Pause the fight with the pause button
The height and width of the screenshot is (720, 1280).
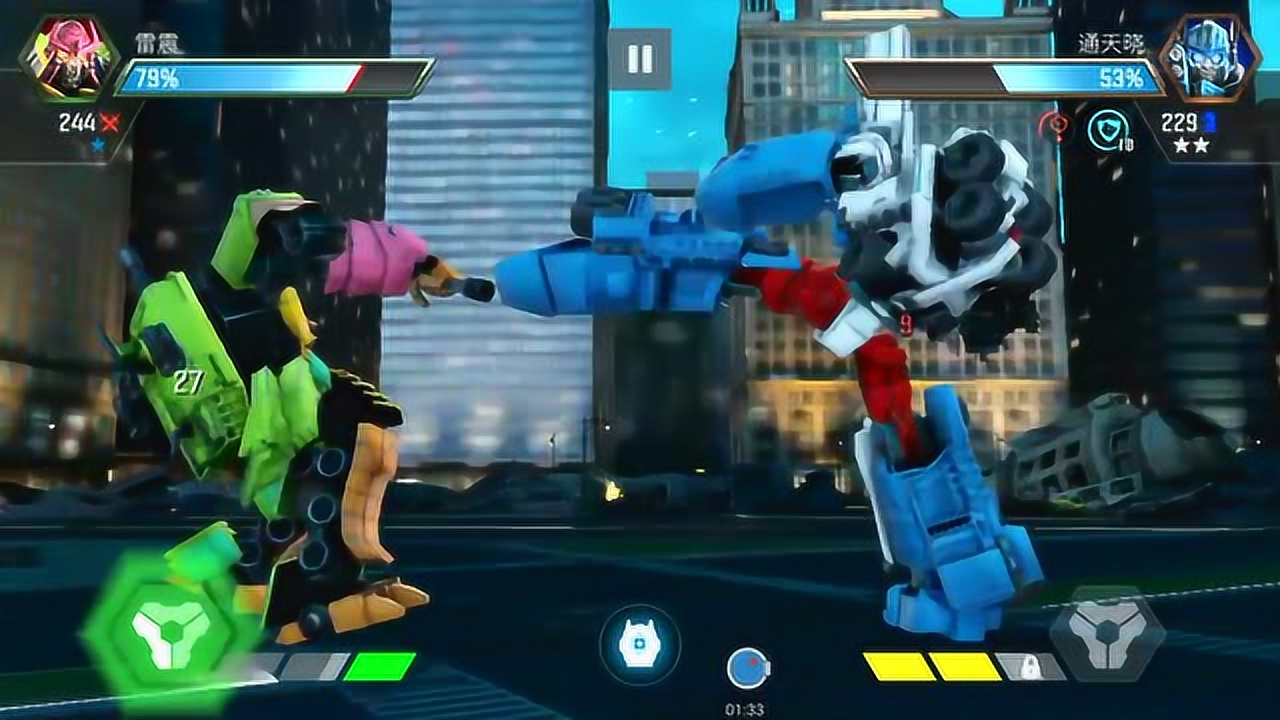point(640,59)
